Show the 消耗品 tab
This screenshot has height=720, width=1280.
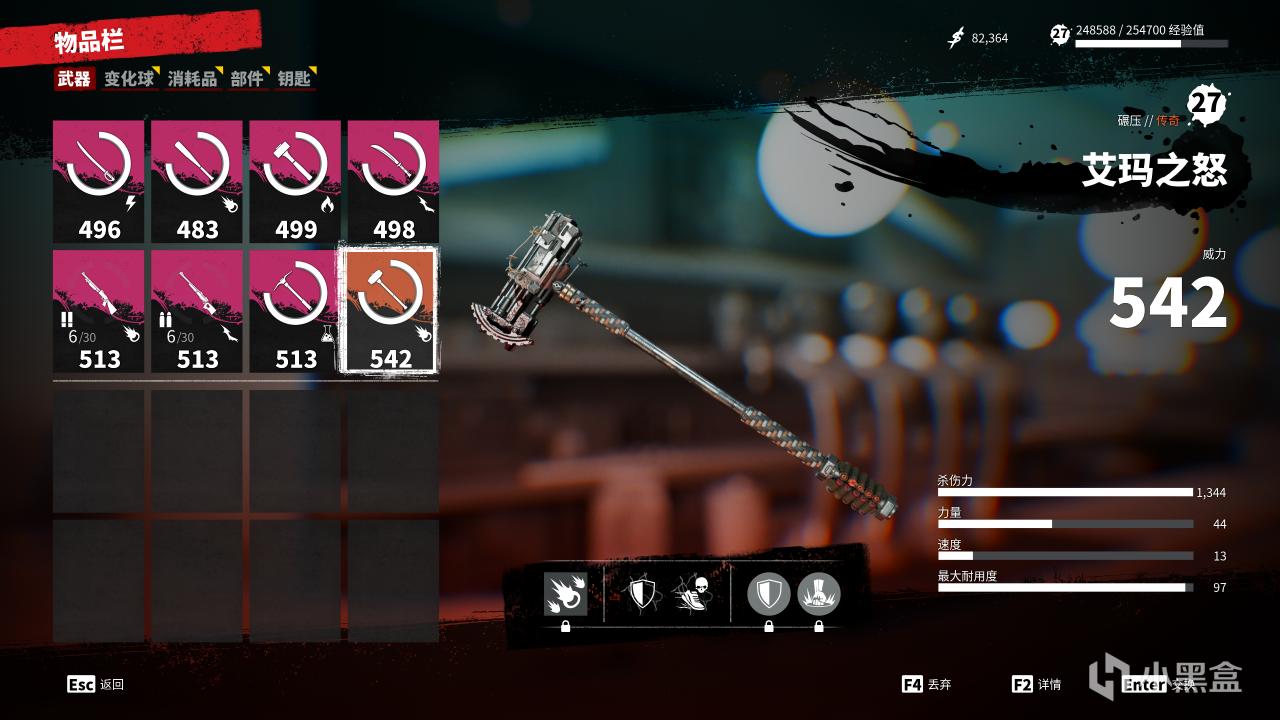coord(192,79)
